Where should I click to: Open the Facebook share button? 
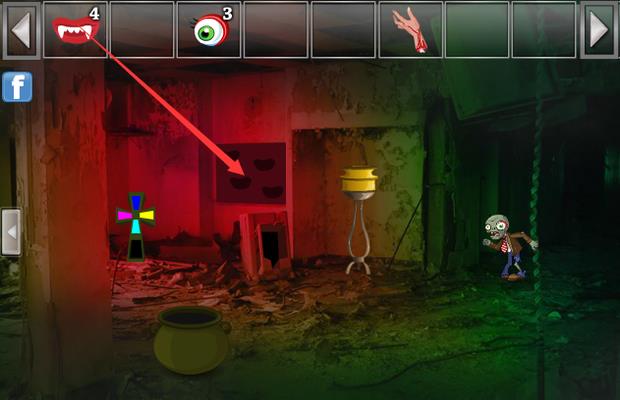17,87
